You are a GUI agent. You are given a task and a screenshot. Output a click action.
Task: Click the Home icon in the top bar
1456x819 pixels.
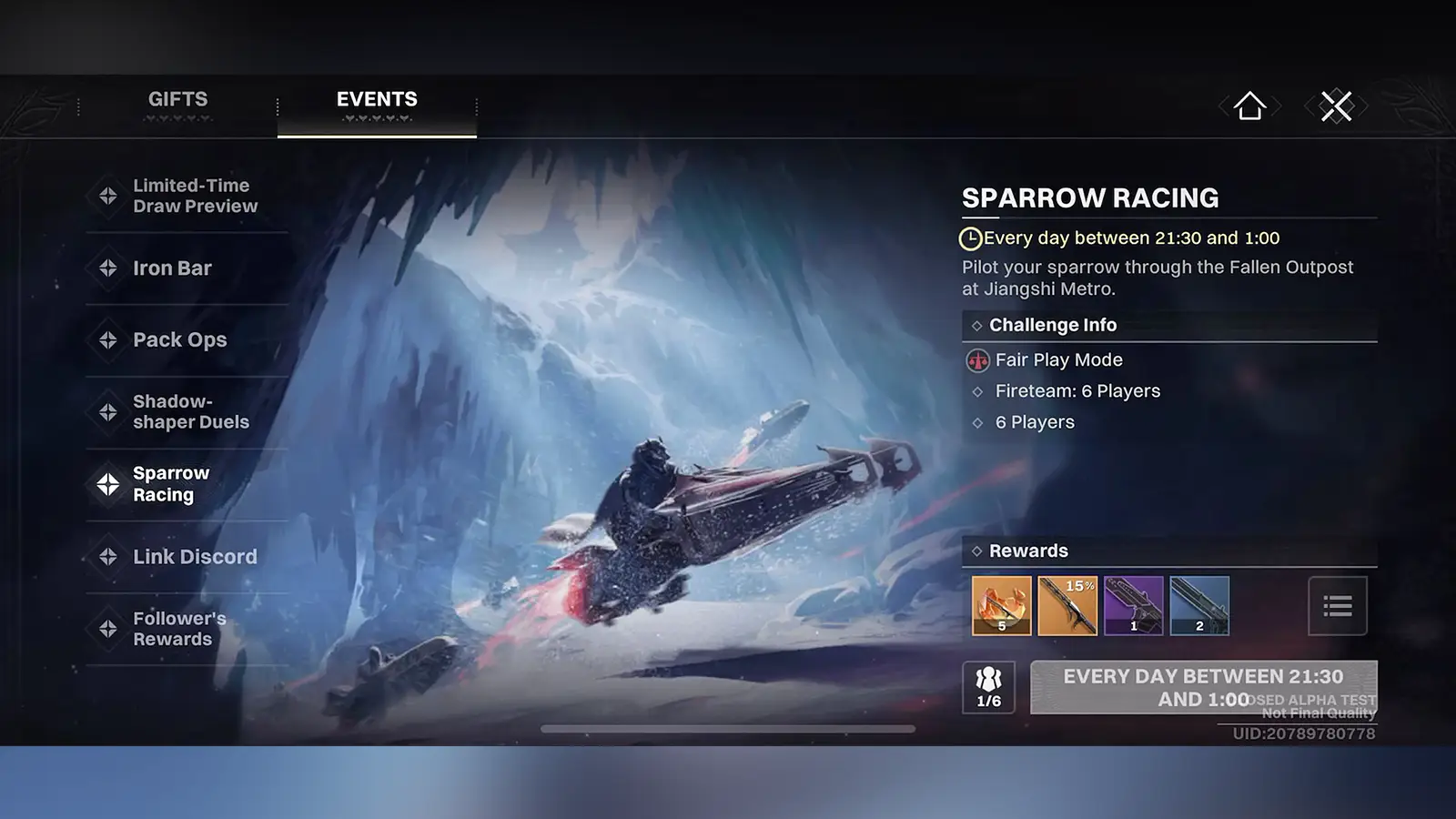pyautogui.click(x=1250, y=106)
